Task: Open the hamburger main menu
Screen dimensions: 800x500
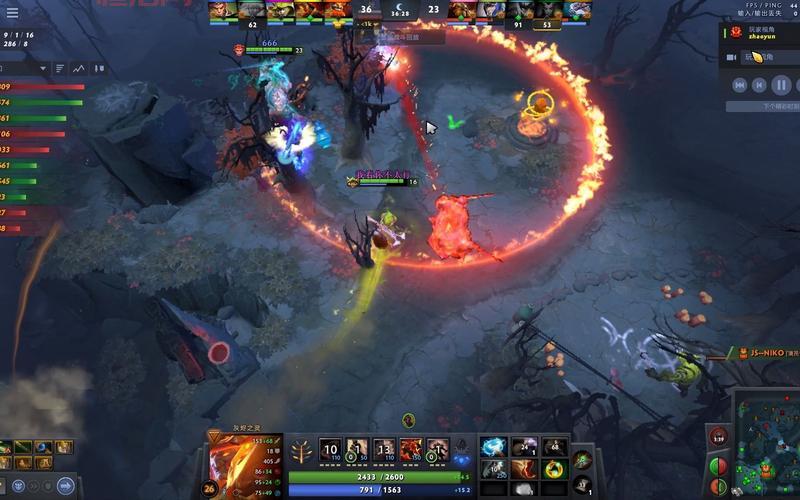Action: tap(13, 13)
